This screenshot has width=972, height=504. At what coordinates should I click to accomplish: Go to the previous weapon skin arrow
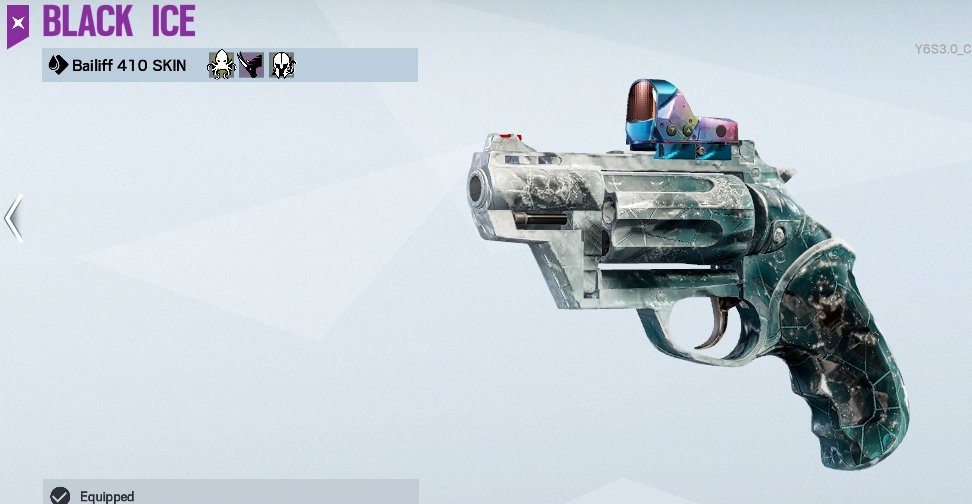coord(13,218)
